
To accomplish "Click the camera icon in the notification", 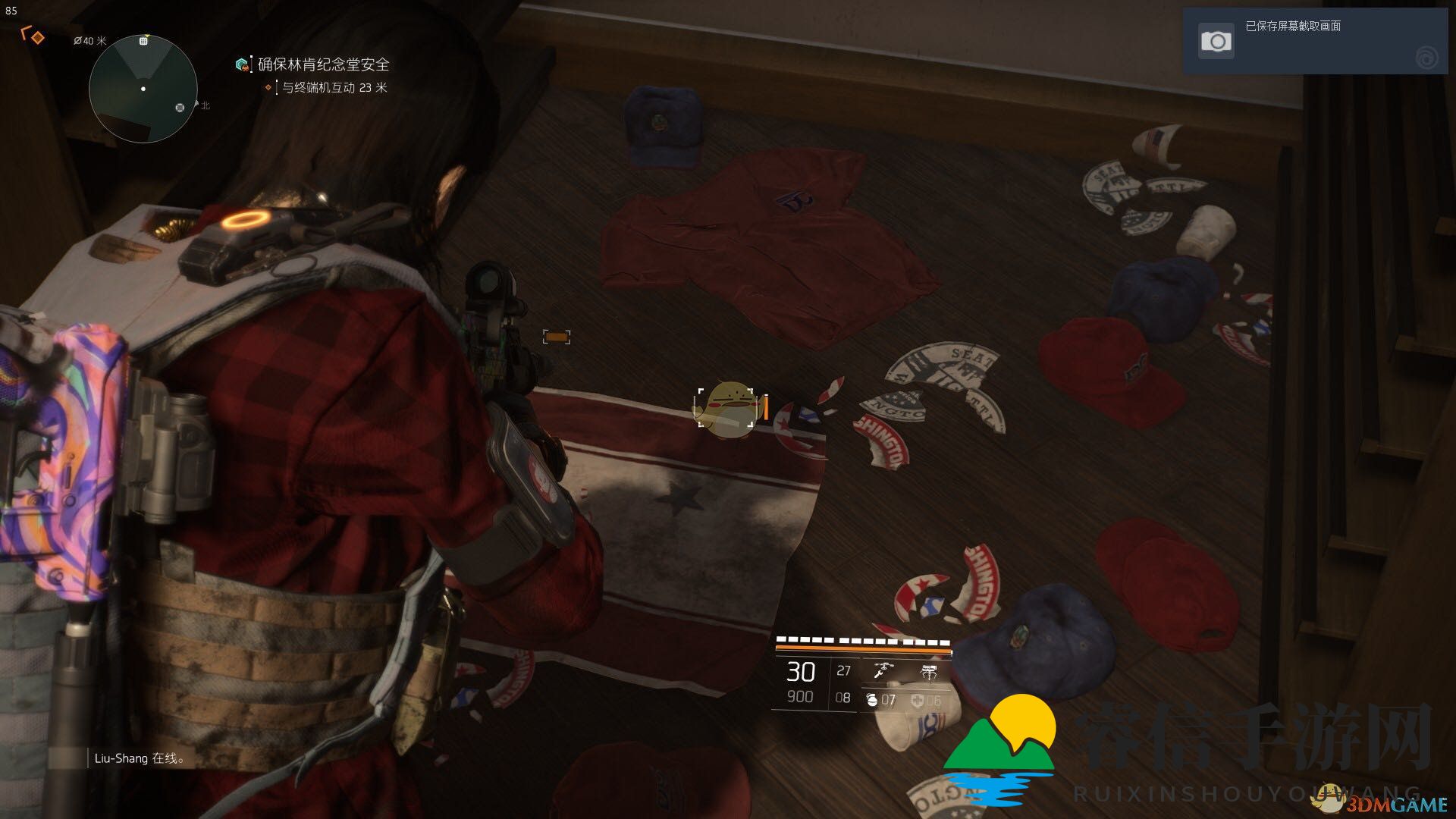I will coord(1216,41).
